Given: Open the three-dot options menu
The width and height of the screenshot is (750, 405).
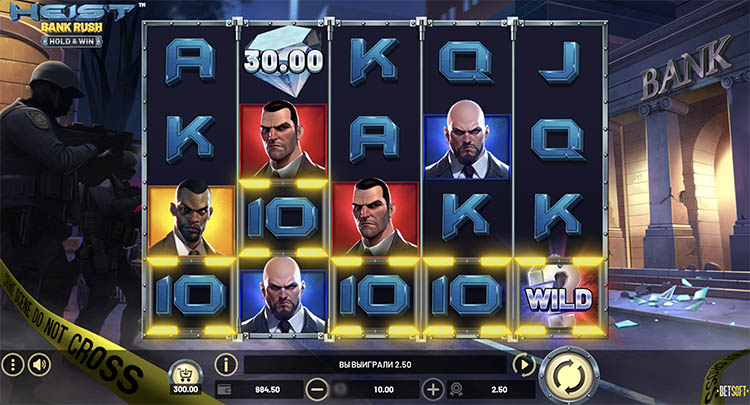Looking at the screenshot, I should 12,364.
